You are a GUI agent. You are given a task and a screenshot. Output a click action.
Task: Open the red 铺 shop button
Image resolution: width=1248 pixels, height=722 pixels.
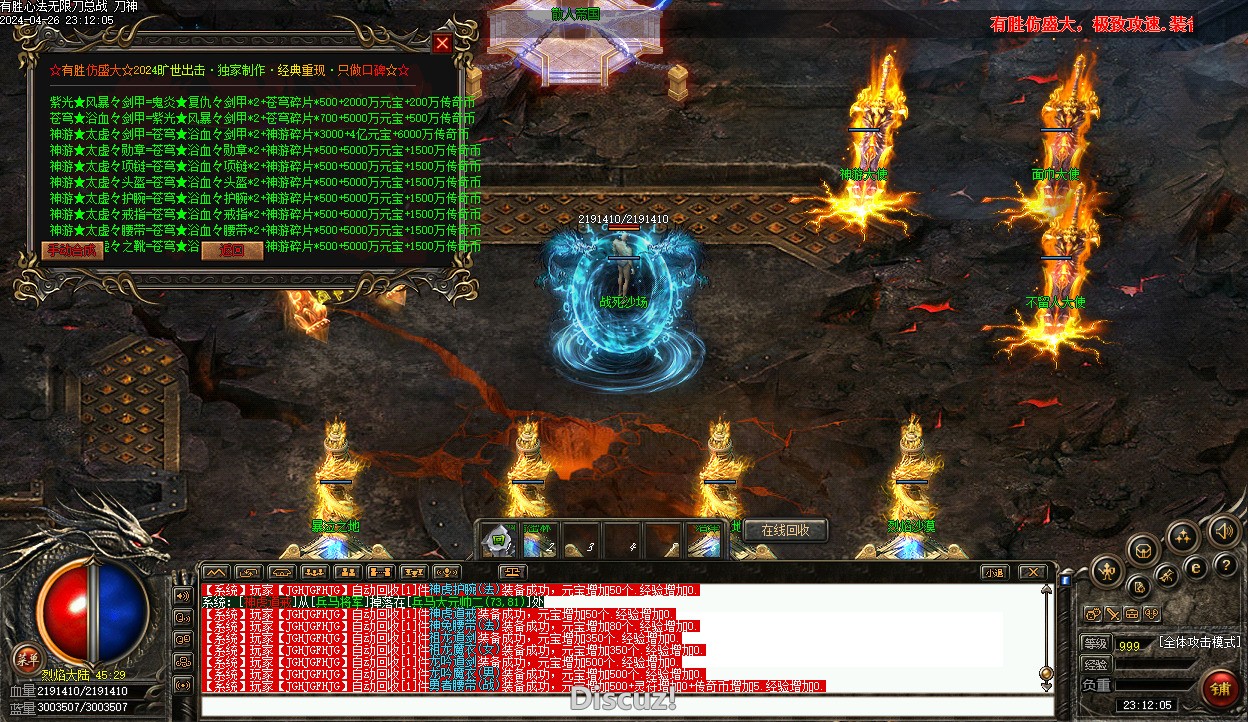coord(1220,688)
